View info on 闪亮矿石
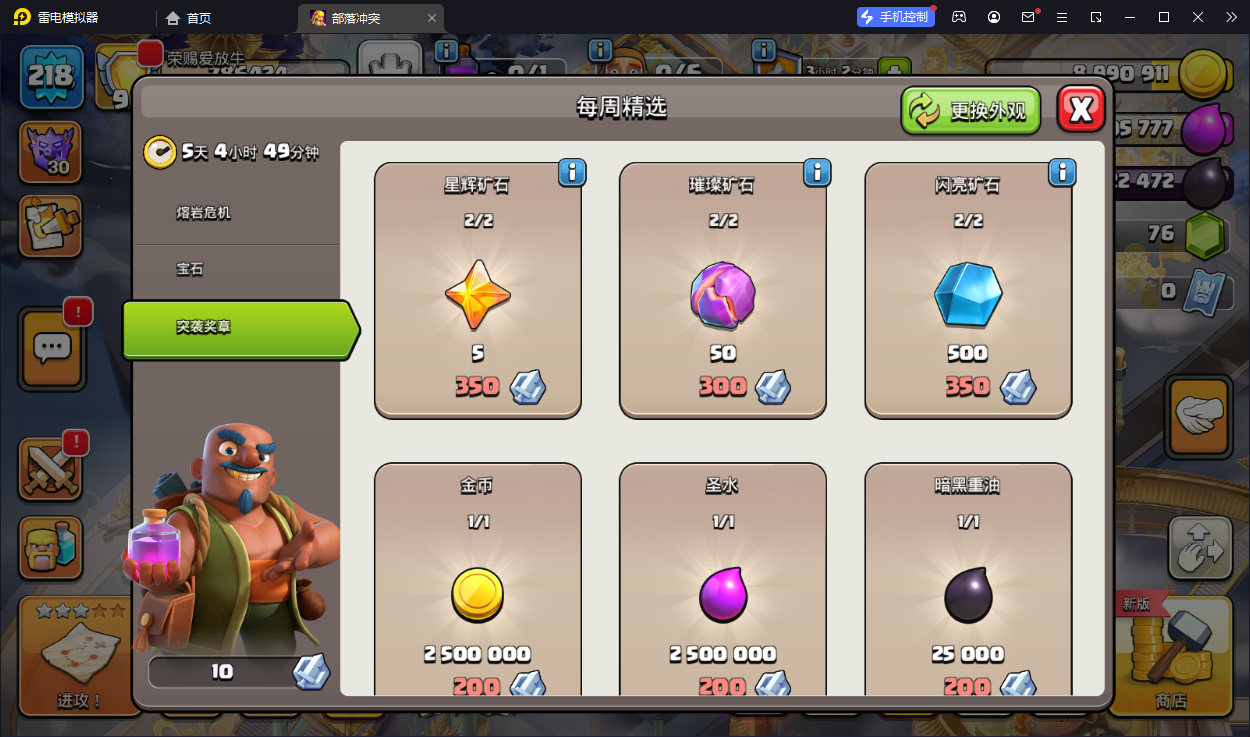Image resolution: width=1250 pixels, height=737 pixels. point(1062,173)
